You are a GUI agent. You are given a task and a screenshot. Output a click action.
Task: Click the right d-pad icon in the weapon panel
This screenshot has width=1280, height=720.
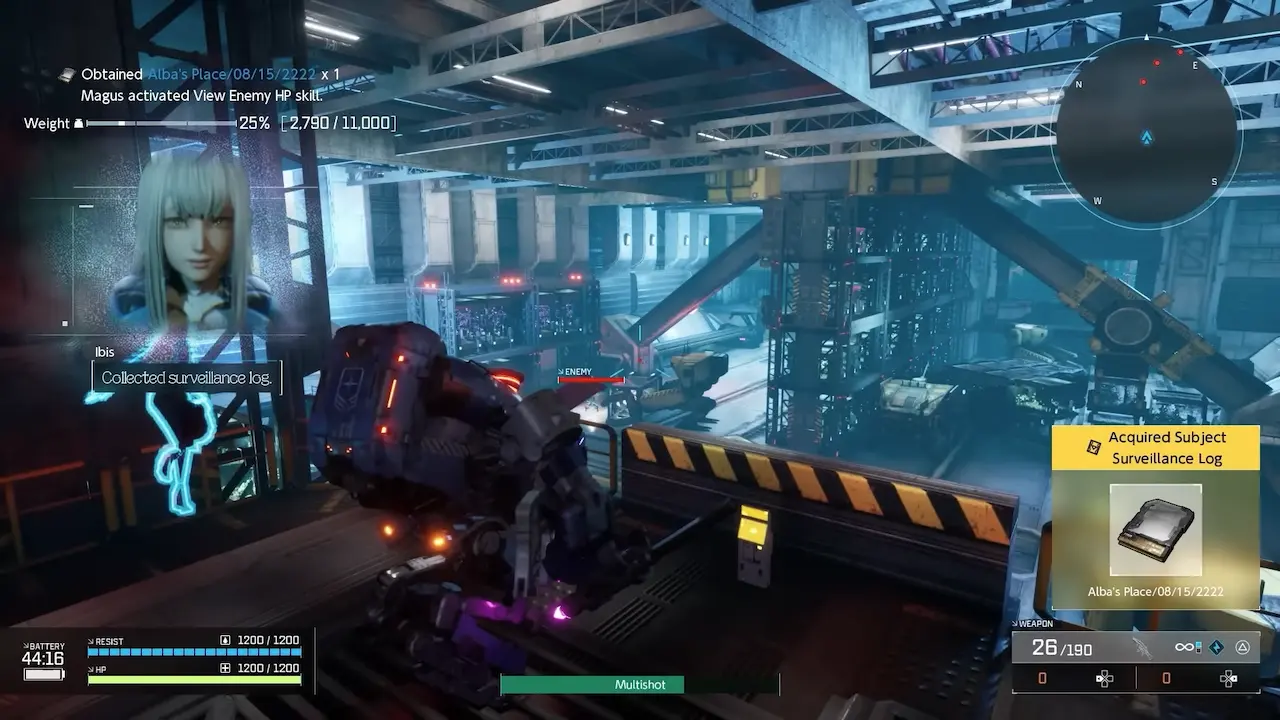[1229, 678]
